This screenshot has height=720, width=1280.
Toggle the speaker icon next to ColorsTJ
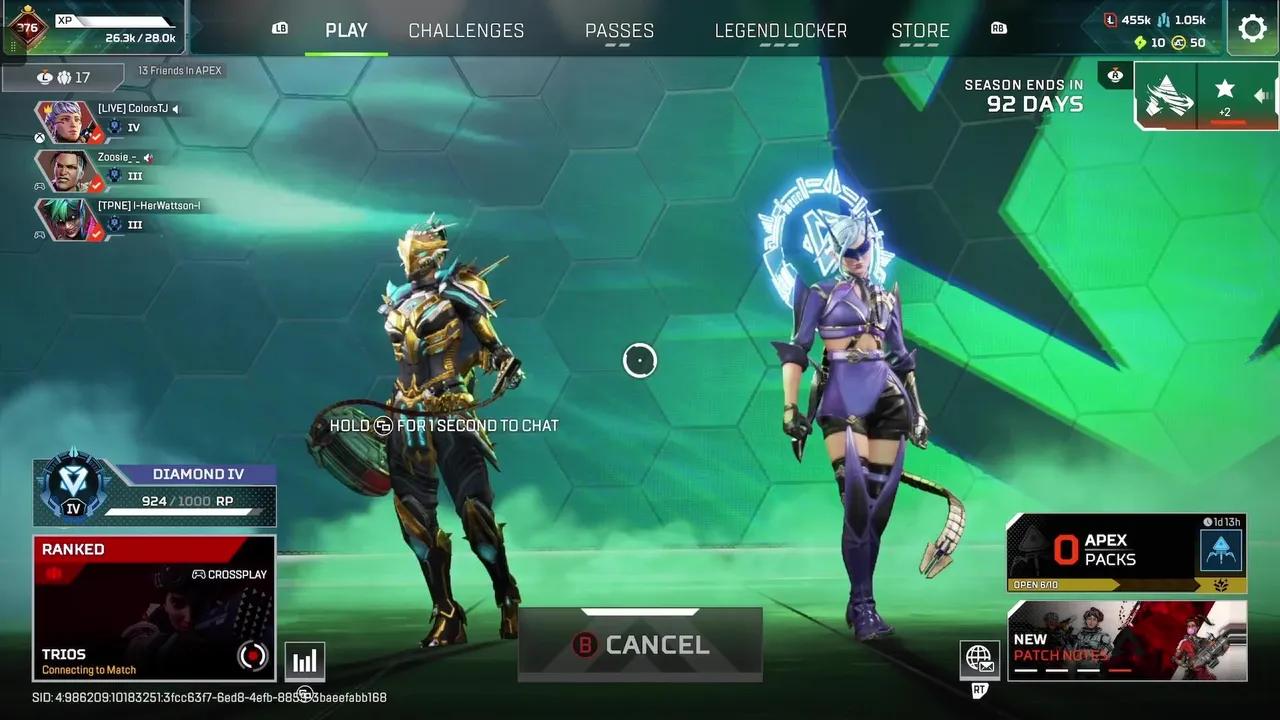[175, 110]
